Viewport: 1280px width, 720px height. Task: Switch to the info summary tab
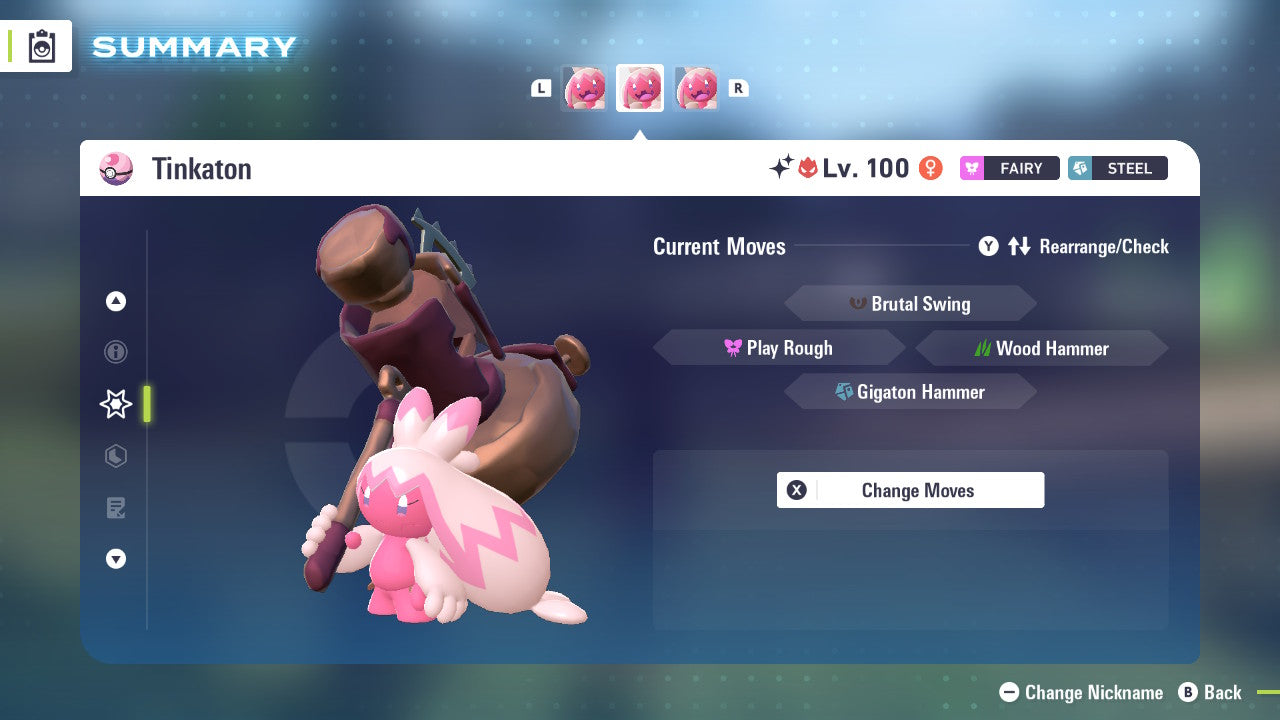(x=116, y=352)
